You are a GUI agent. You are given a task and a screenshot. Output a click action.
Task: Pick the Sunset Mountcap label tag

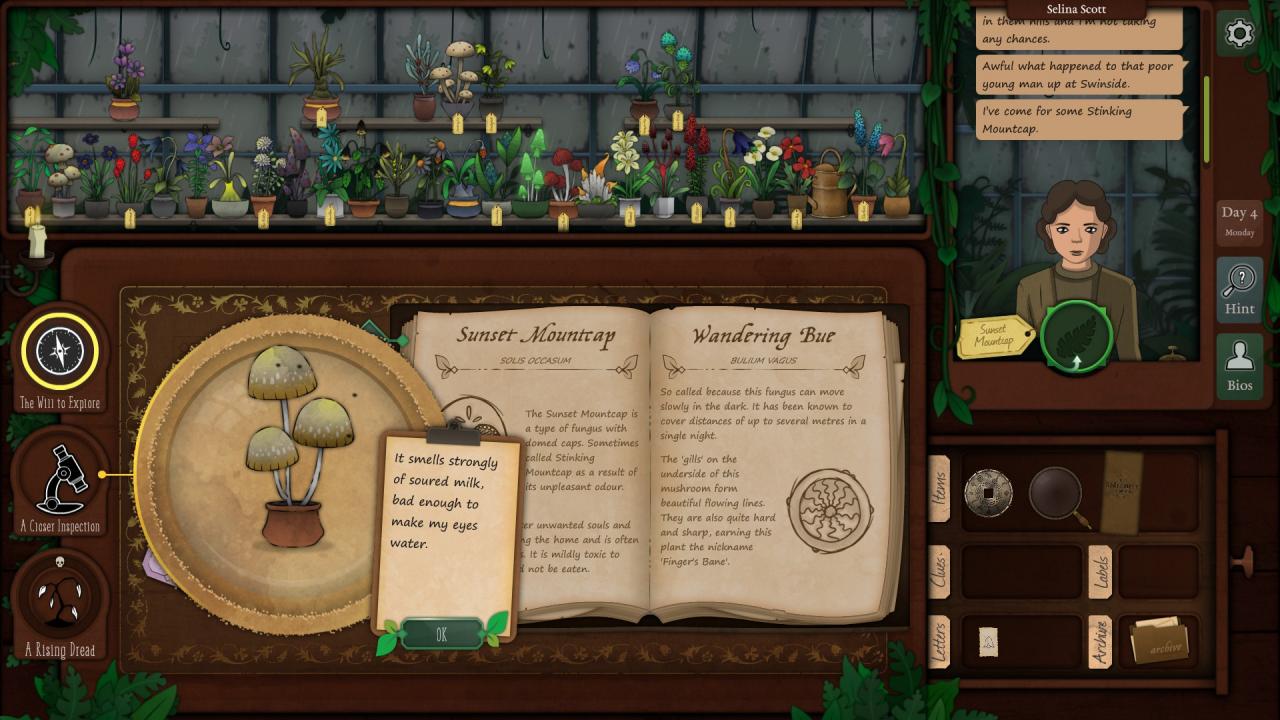click(x=994, y=336)
